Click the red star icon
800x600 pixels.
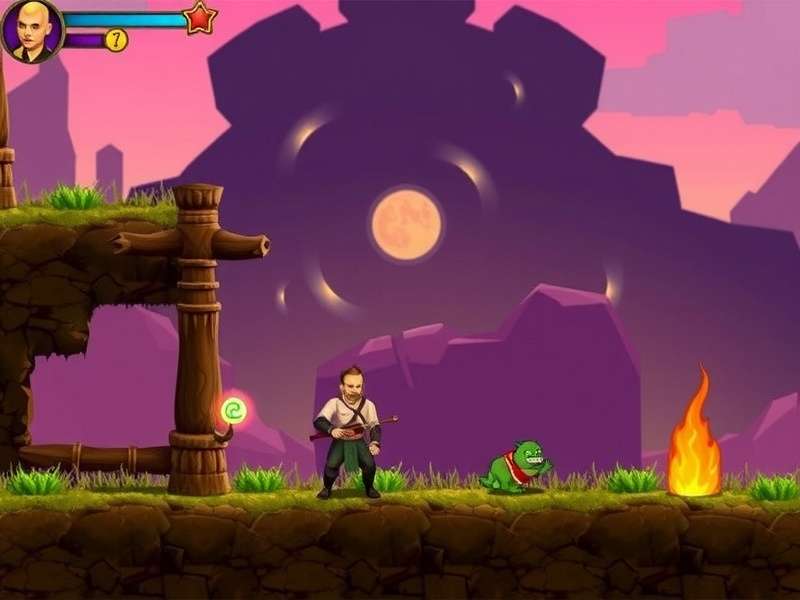coord(200,17)
